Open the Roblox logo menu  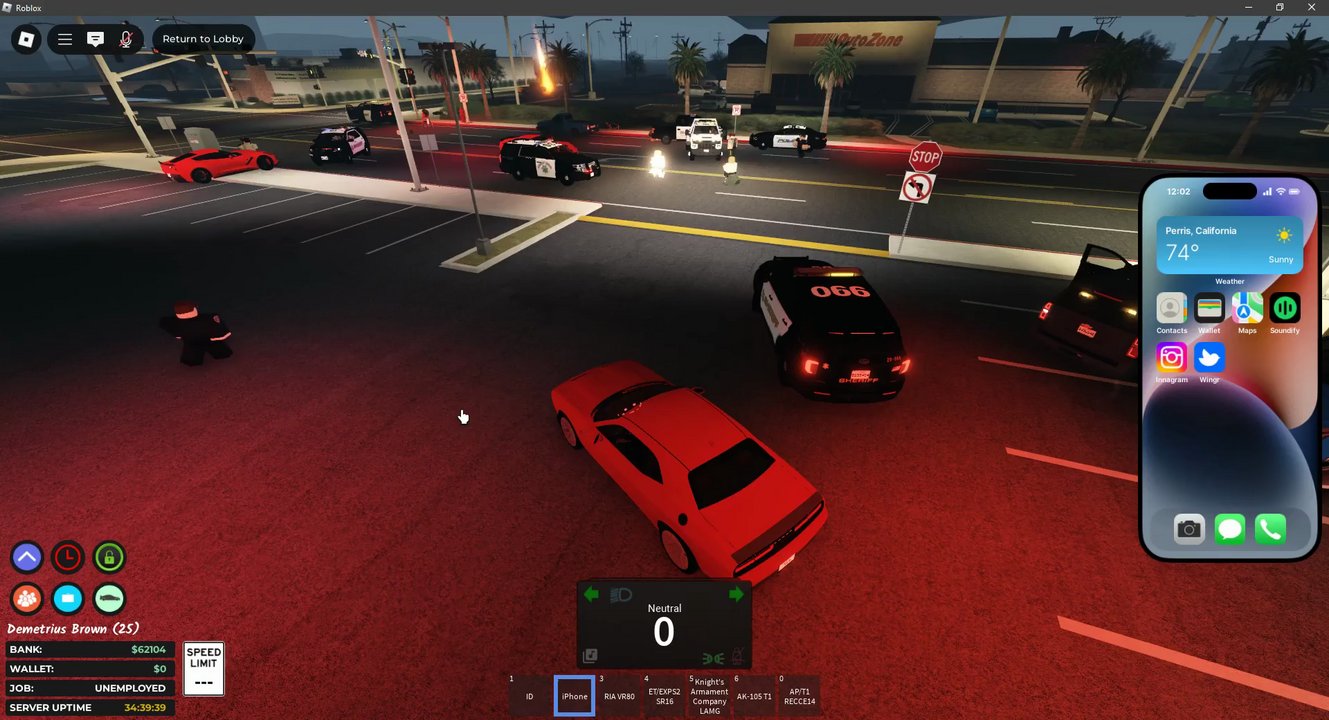[x=27, y=39]
